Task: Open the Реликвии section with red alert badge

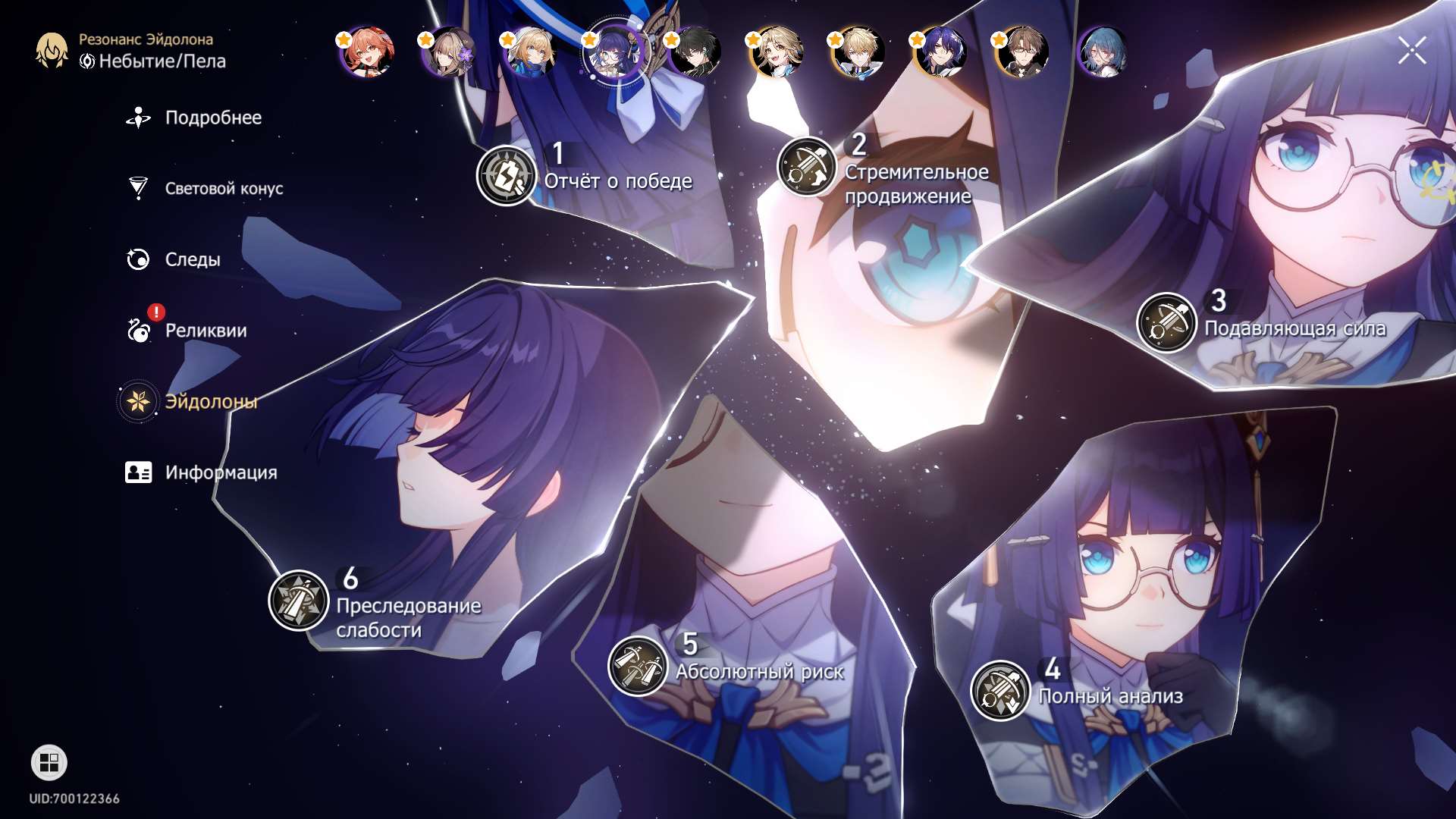Action: click(206, 330)
